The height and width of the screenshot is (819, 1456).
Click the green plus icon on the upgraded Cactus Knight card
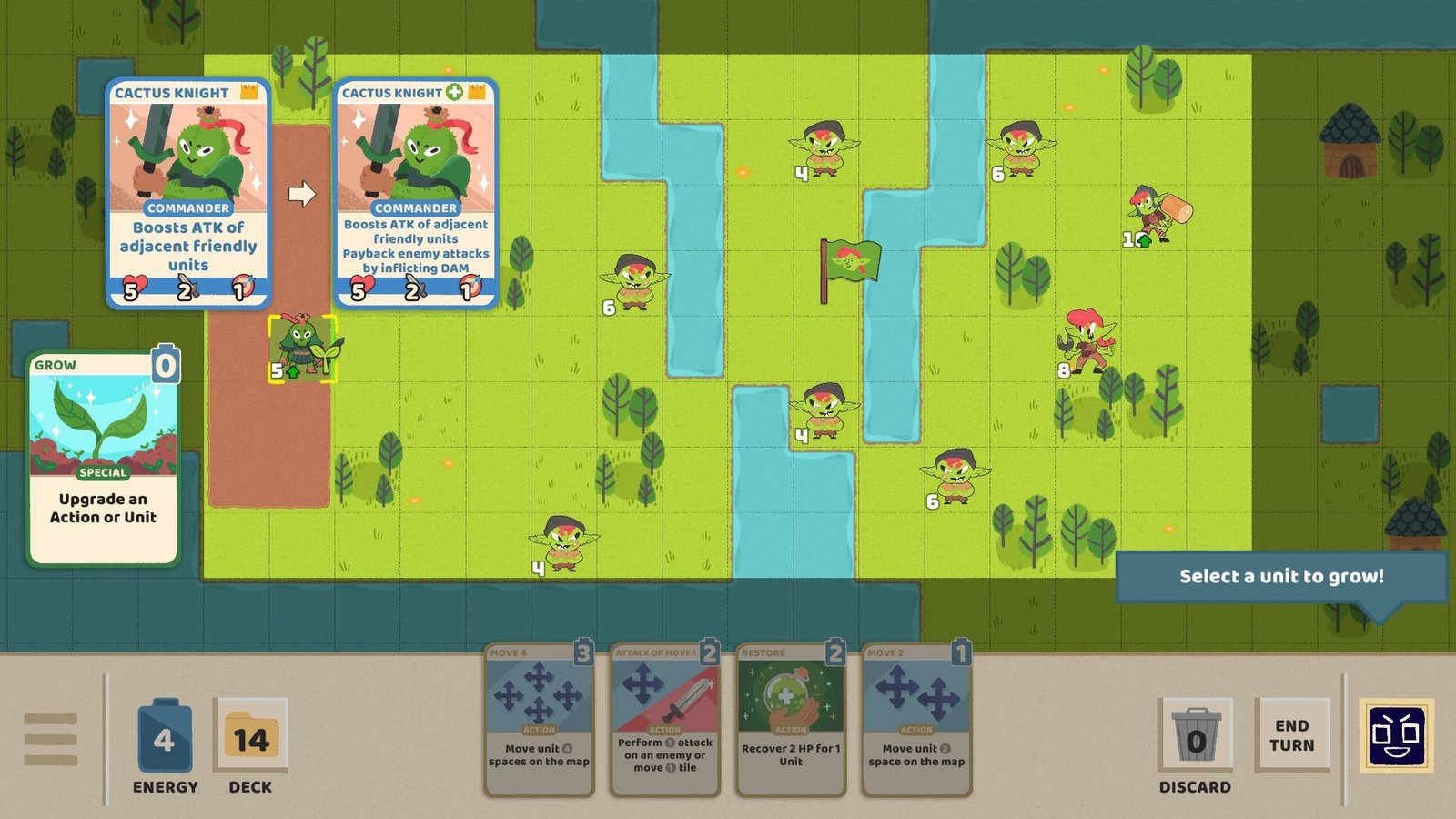coord(453,91)
